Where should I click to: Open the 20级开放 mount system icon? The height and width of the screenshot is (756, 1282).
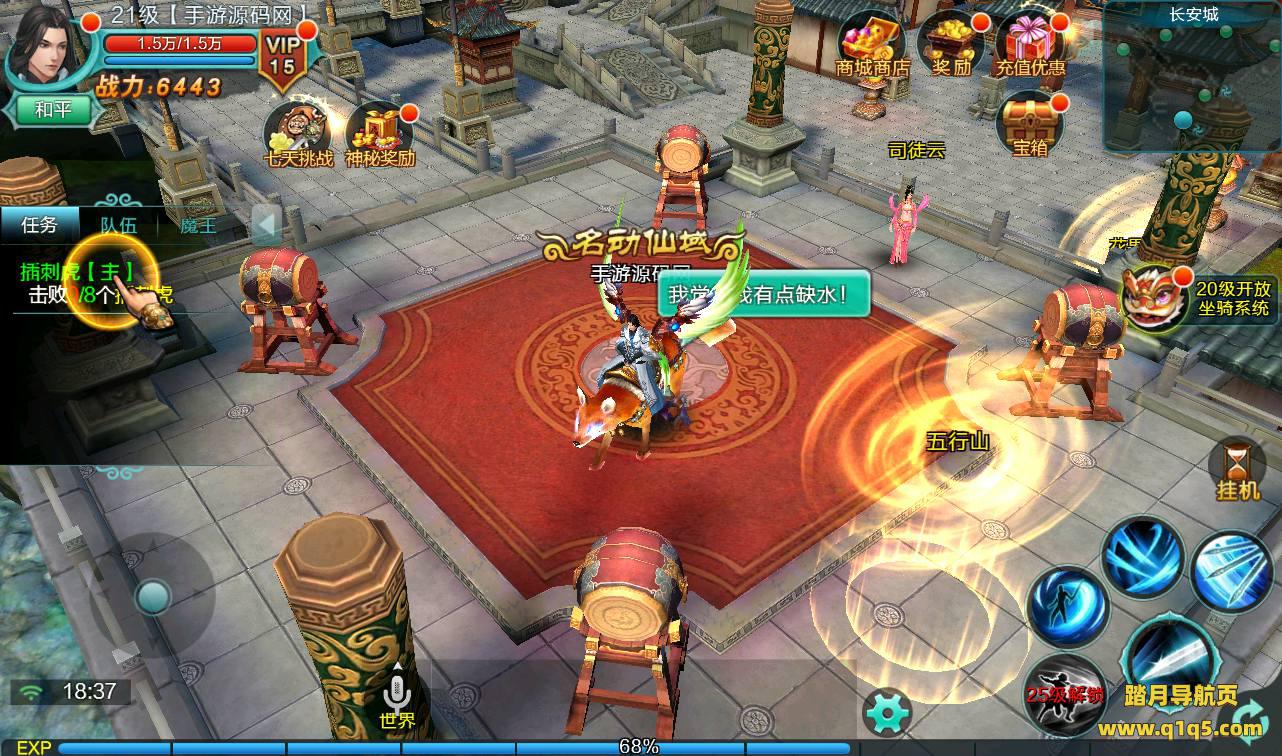tap(1154, 296)
